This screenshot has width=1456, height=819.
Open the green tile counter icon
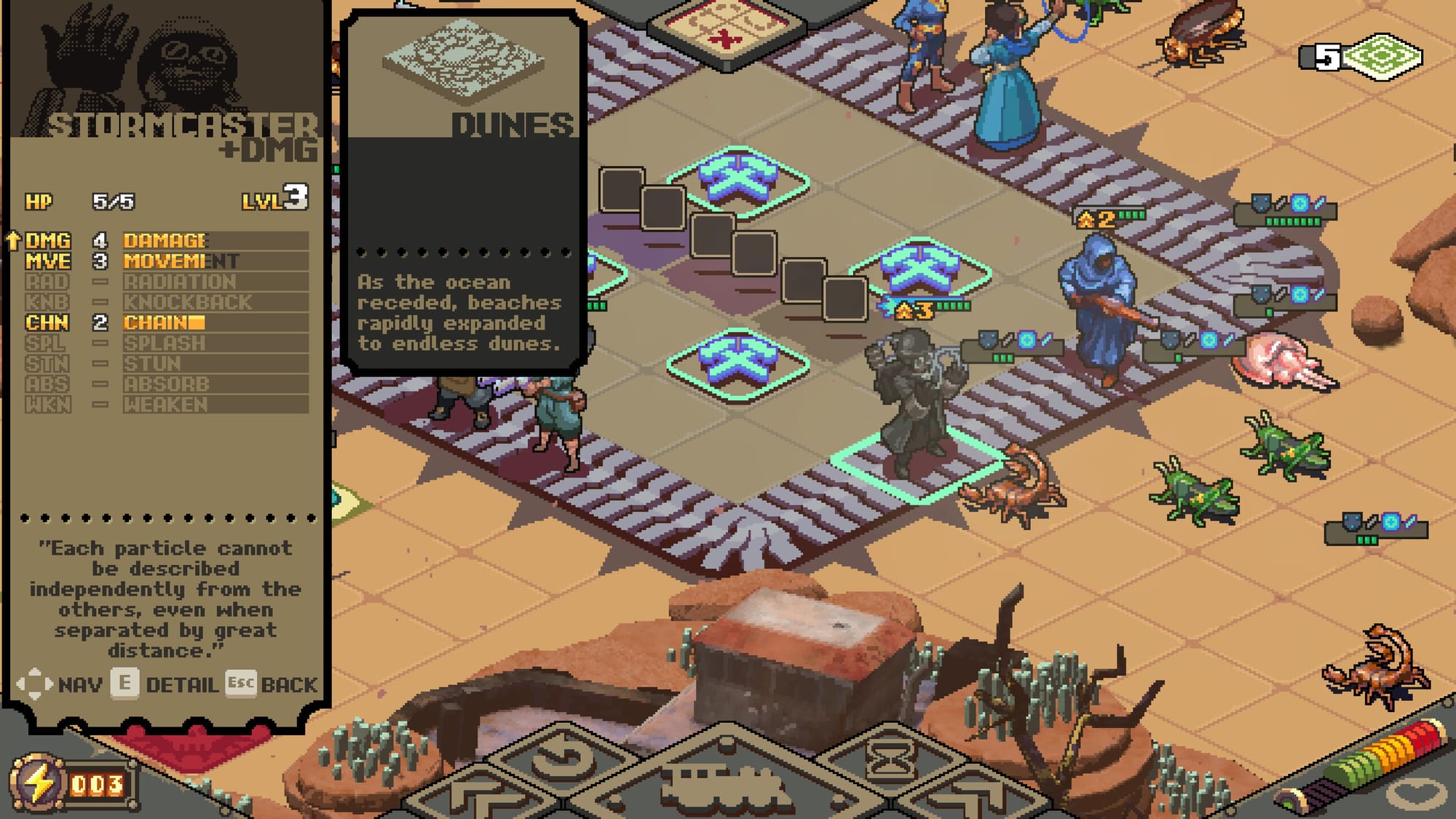point(1380,57)
